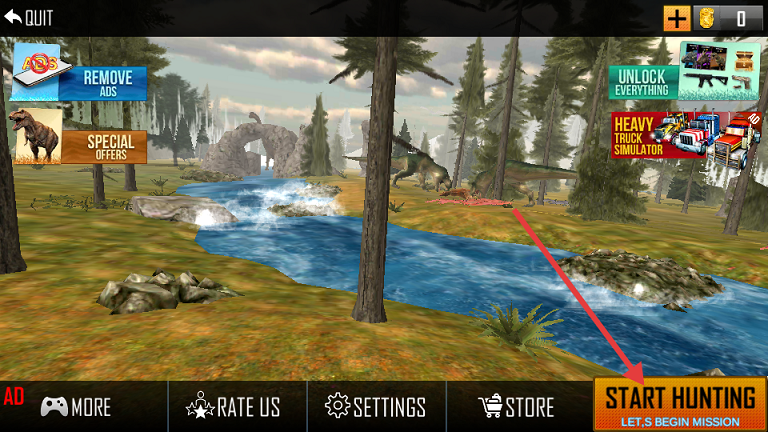The image size is (768, 432).
Task: Open the Heavy Truck Simulator ad
Action: pos(686,136)
